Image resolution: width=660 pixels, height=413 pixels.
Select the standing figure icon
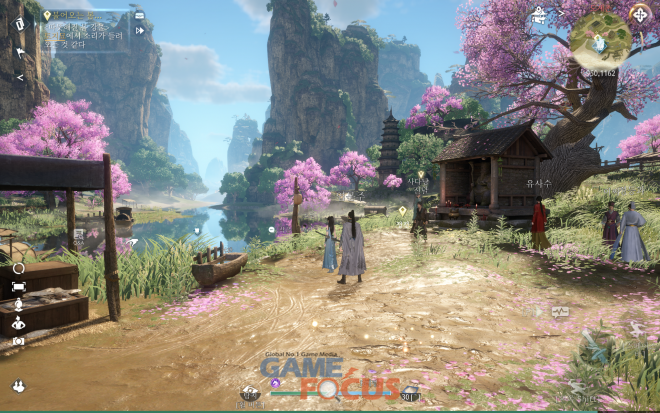coord(18,304)
